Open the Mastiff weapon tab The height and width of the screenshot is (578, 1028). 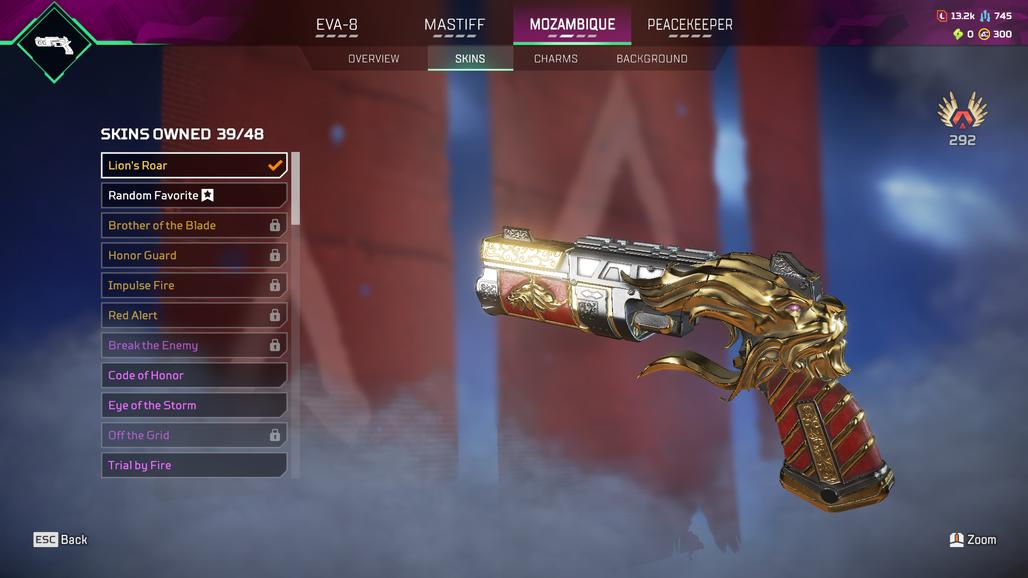(x=454, y=24)
